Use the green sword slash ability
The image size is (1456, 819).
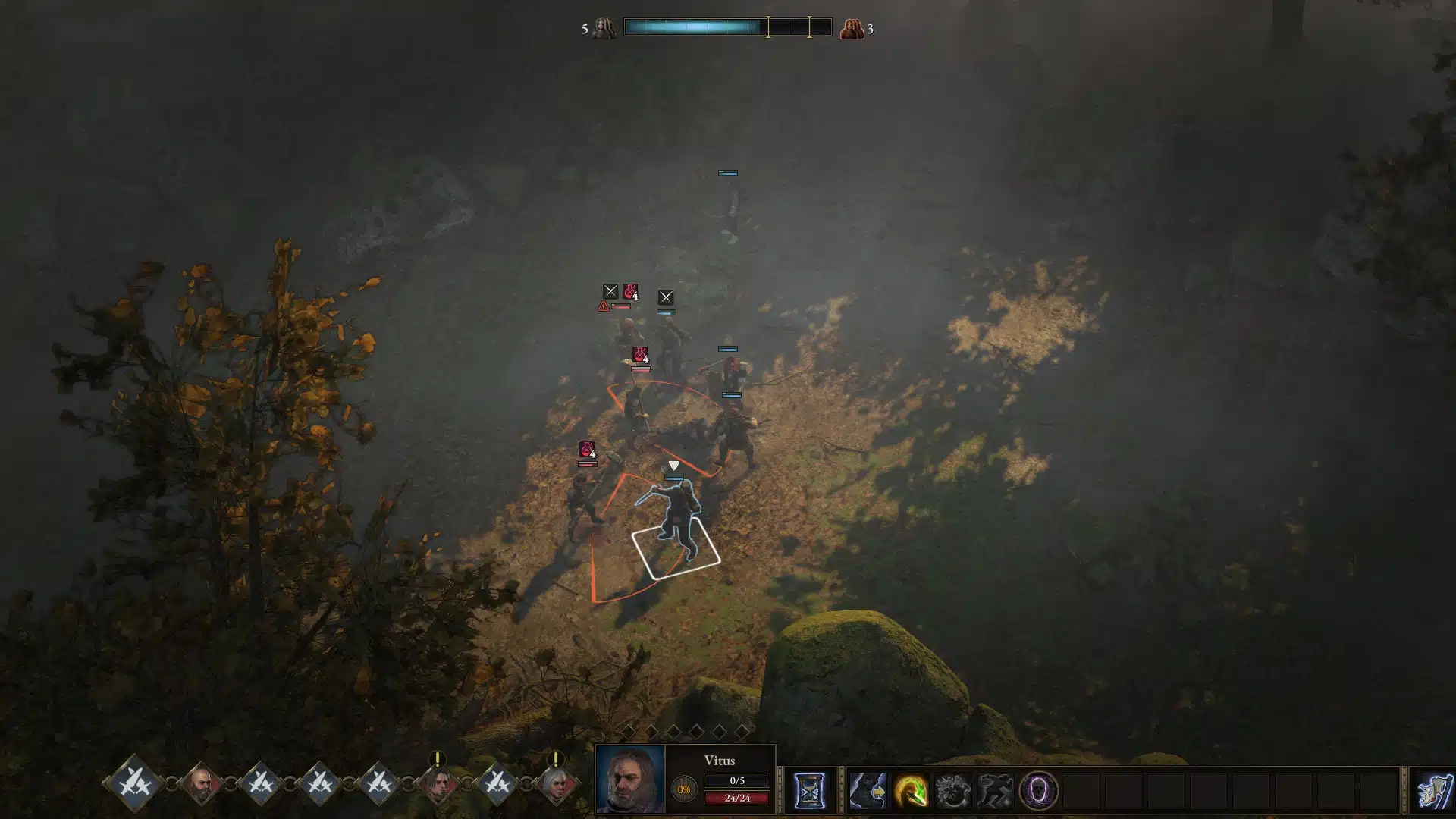click(x=910, y=791)
